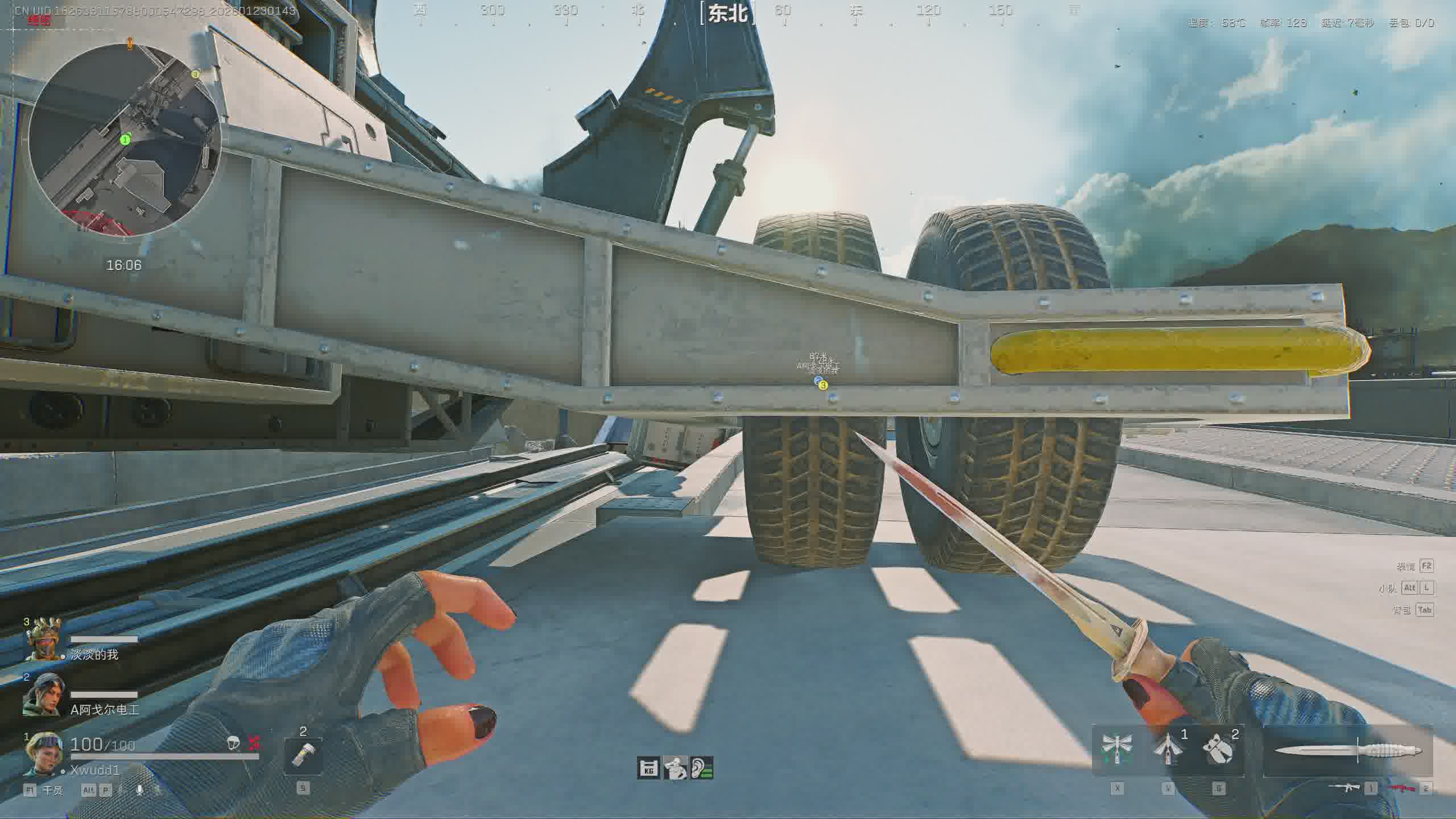Toggle the microphone voice icon
The image size is (1456, 819).
click(x=139, y=790)
